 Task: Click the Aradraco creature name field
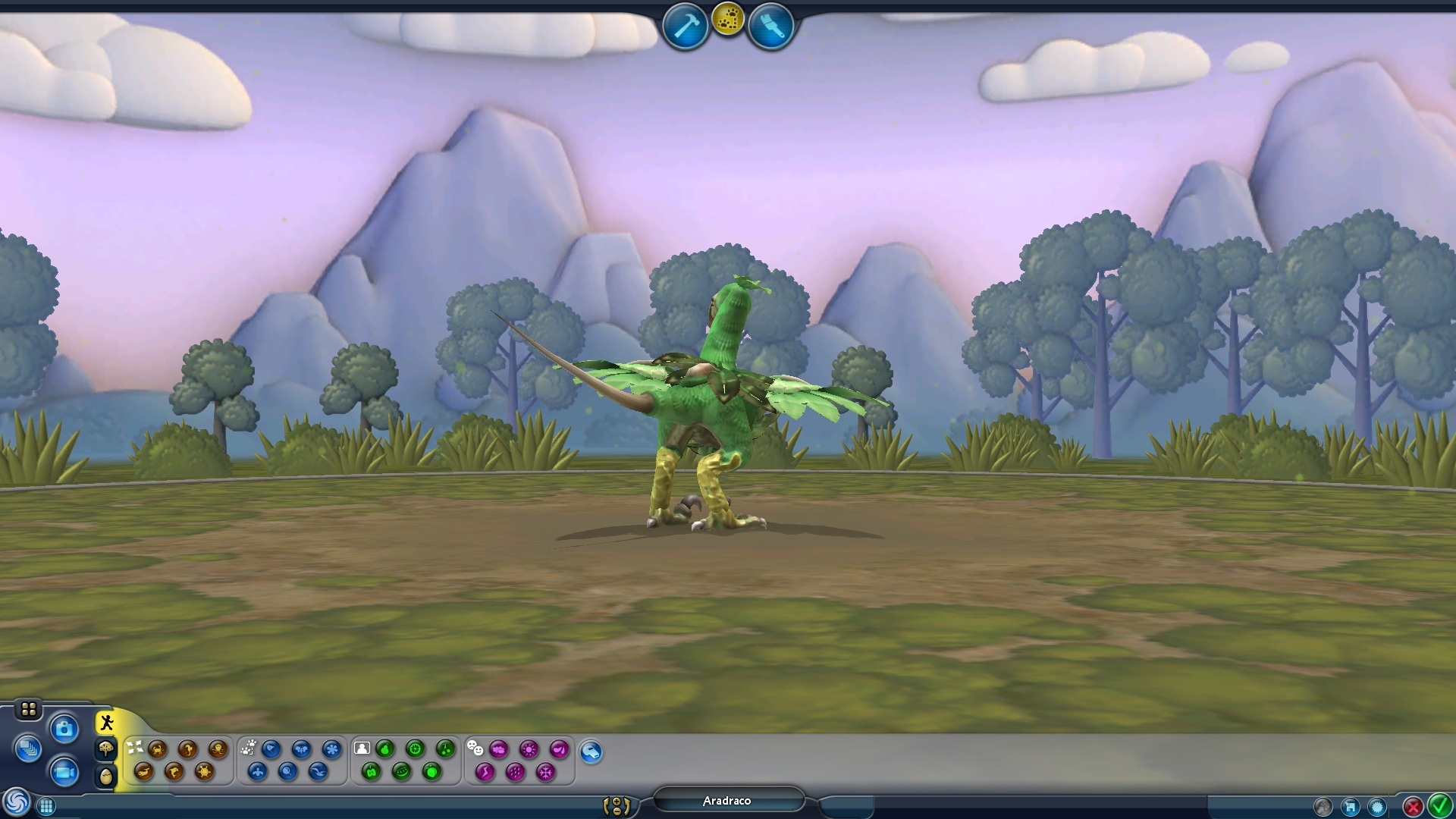click(x=727, y=801)
